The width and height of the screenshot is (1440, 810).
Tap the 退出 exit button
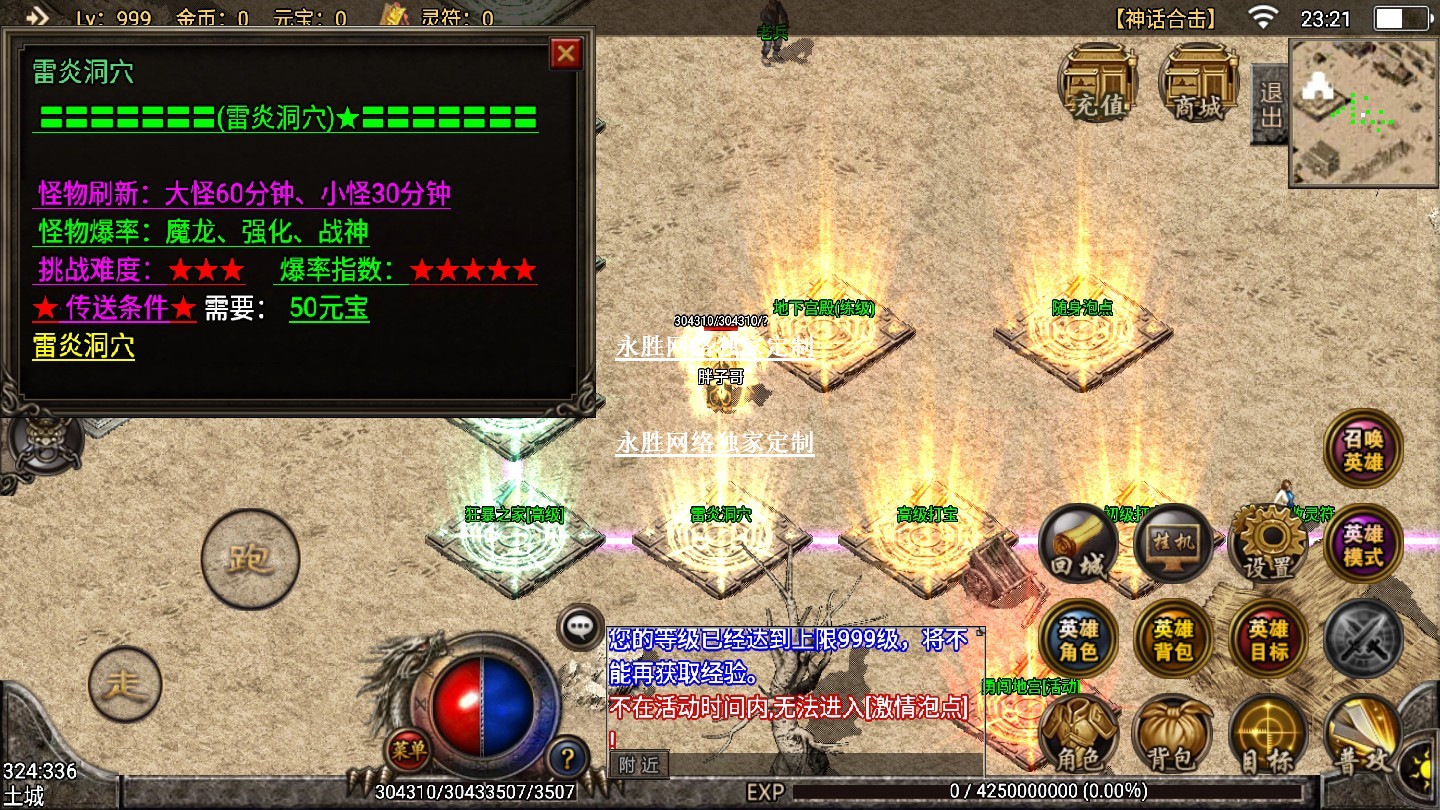click(x=1270, y=104)
